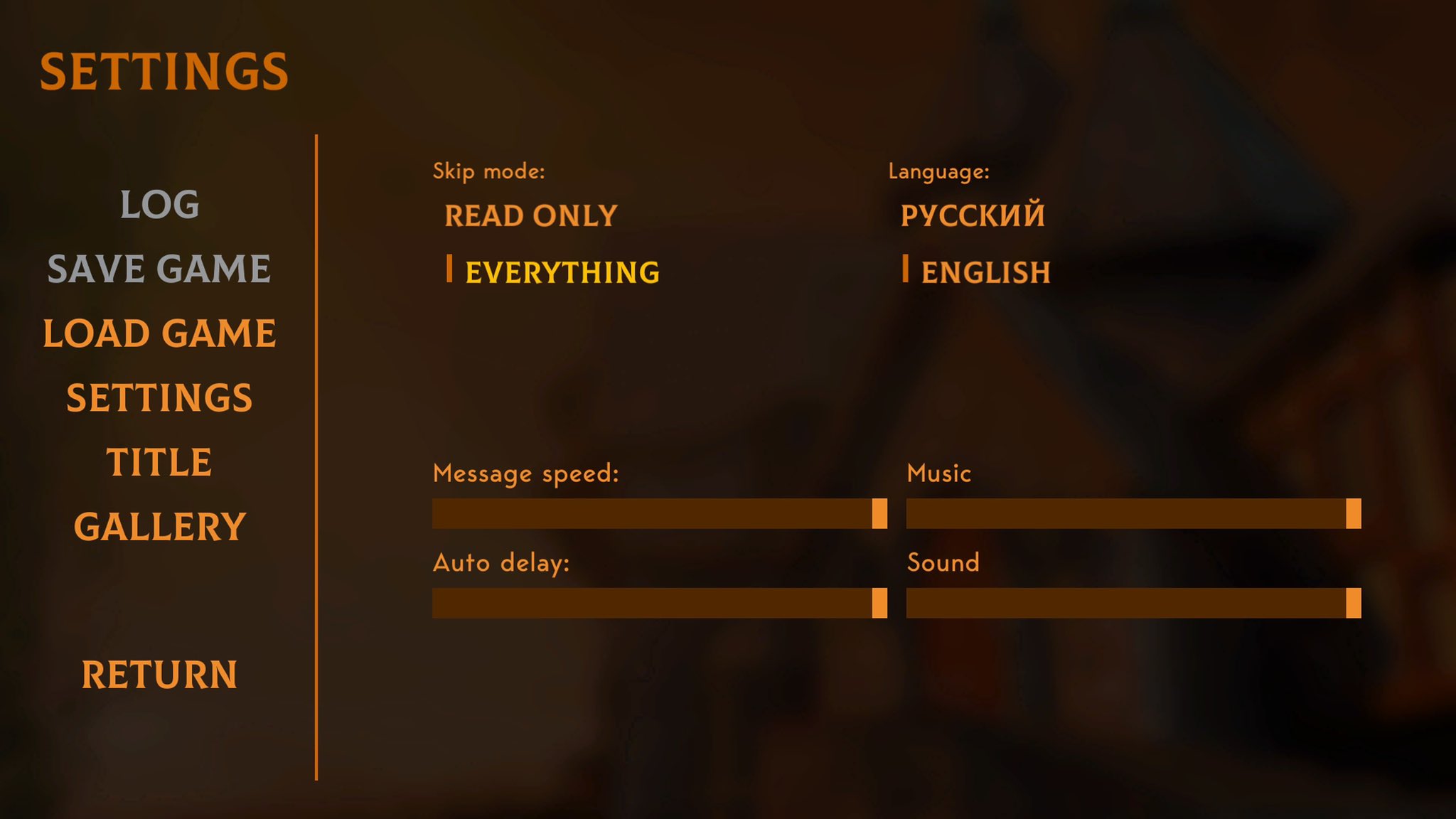Screen dimensions: 1456x819
Task: Click the Message speed slider bar
Action: 659,513
